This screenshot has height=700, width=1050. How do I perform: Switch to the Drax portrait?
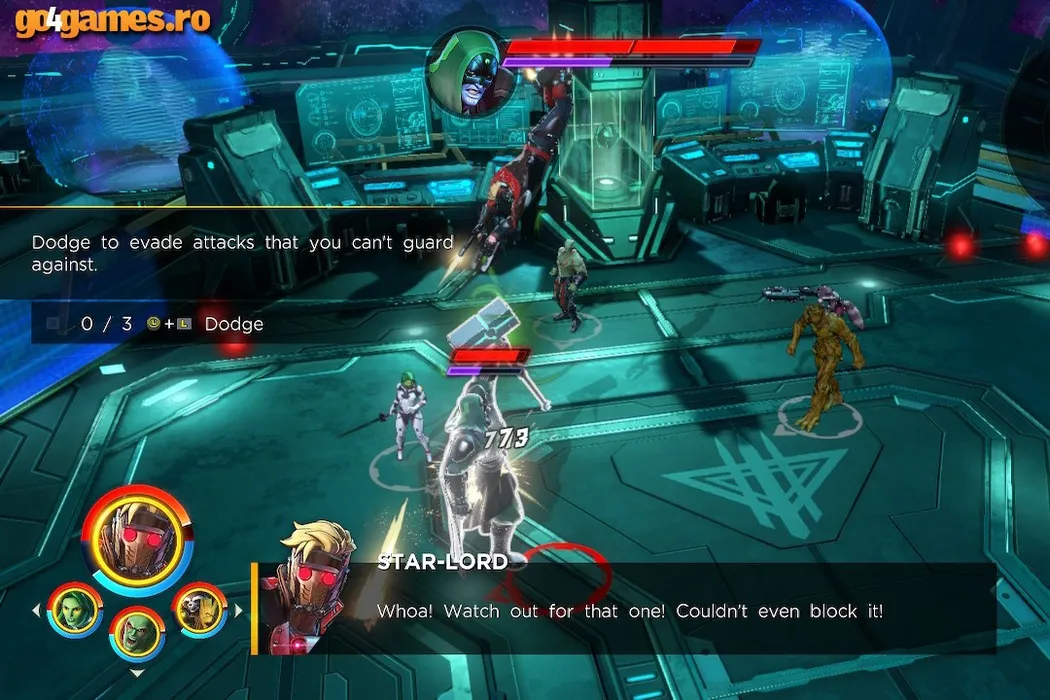[x=137, y=633]
